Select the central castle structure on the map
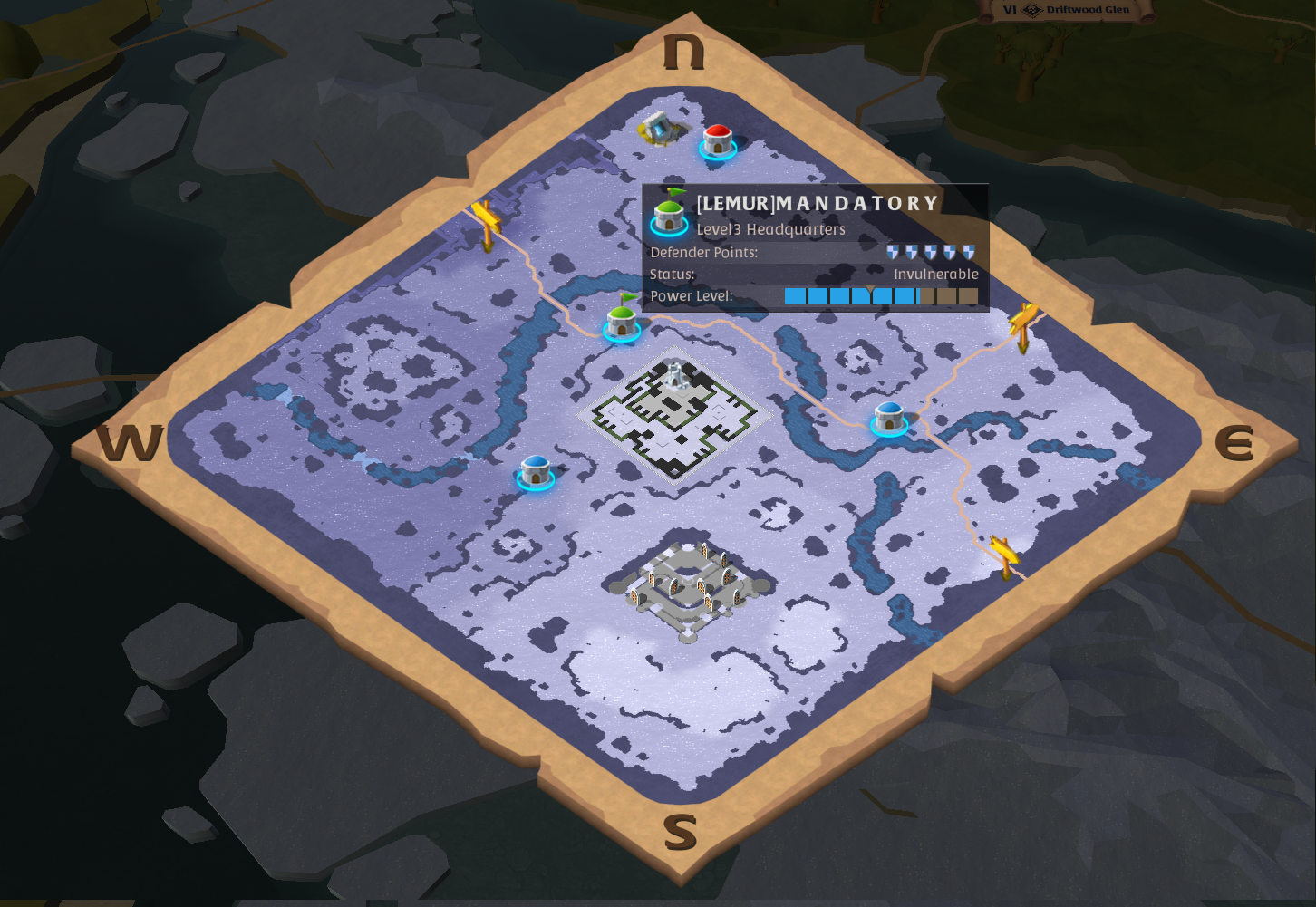This screenshot has width=1316, height=907. pos(673,408)
